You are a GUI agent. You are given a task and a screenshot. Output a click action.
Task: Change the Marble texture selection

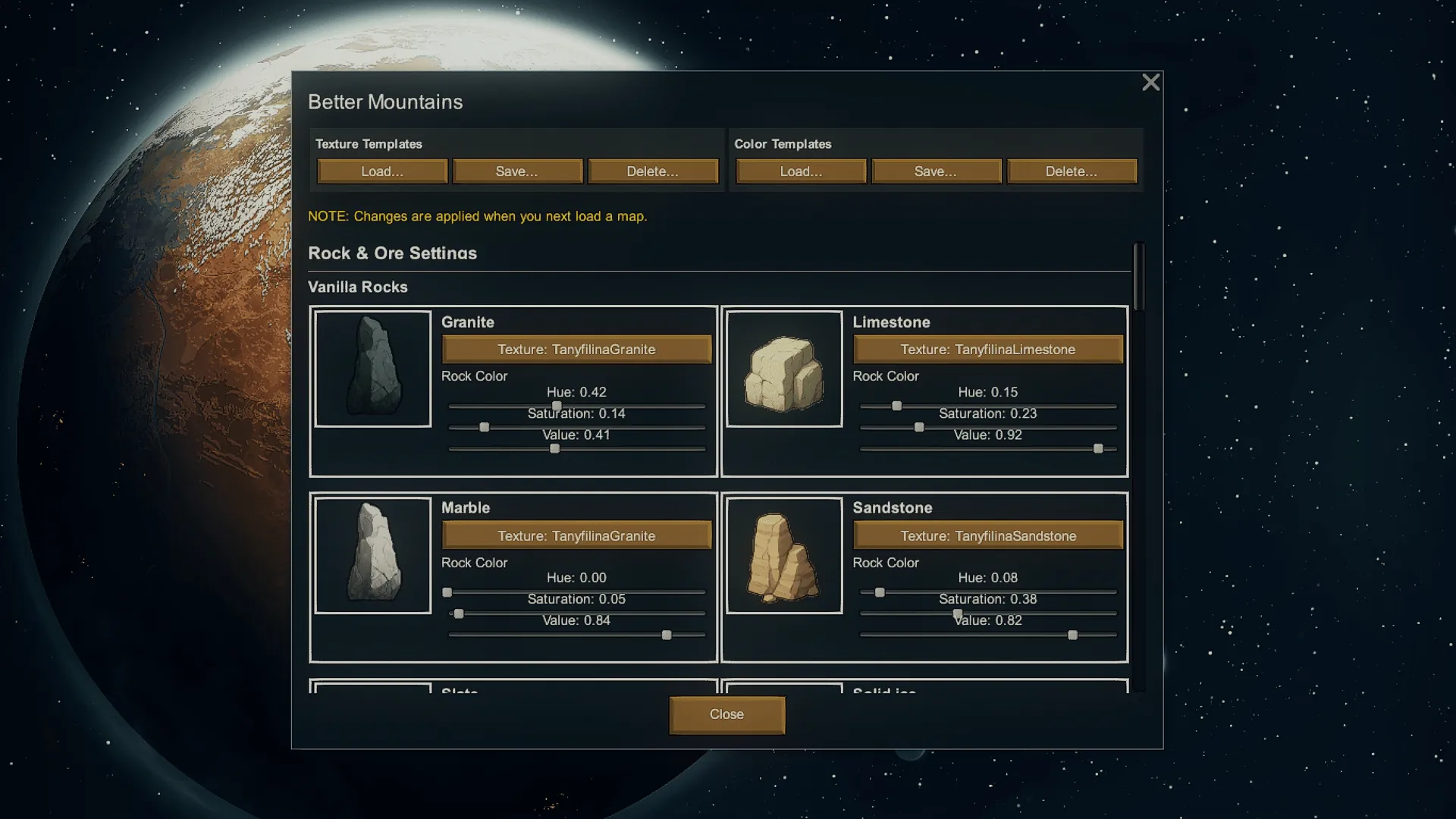pos(576,536)
